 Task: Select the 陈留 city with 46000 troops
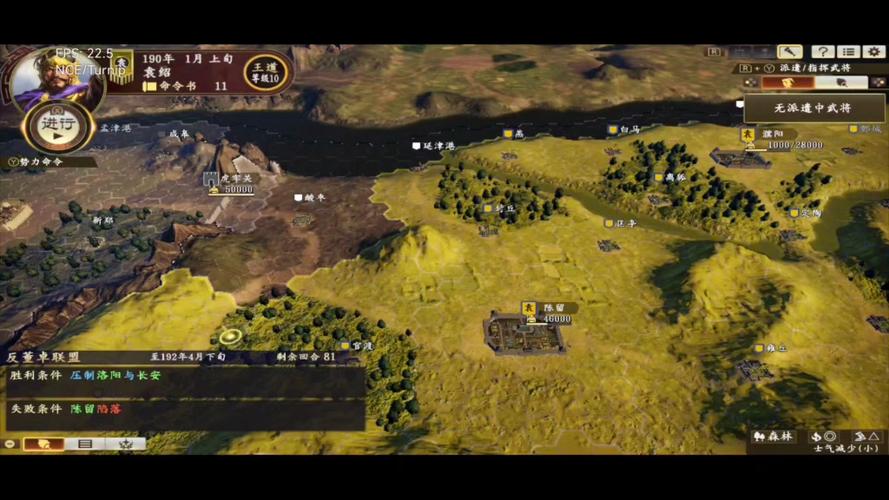click(x=525, y=331)
